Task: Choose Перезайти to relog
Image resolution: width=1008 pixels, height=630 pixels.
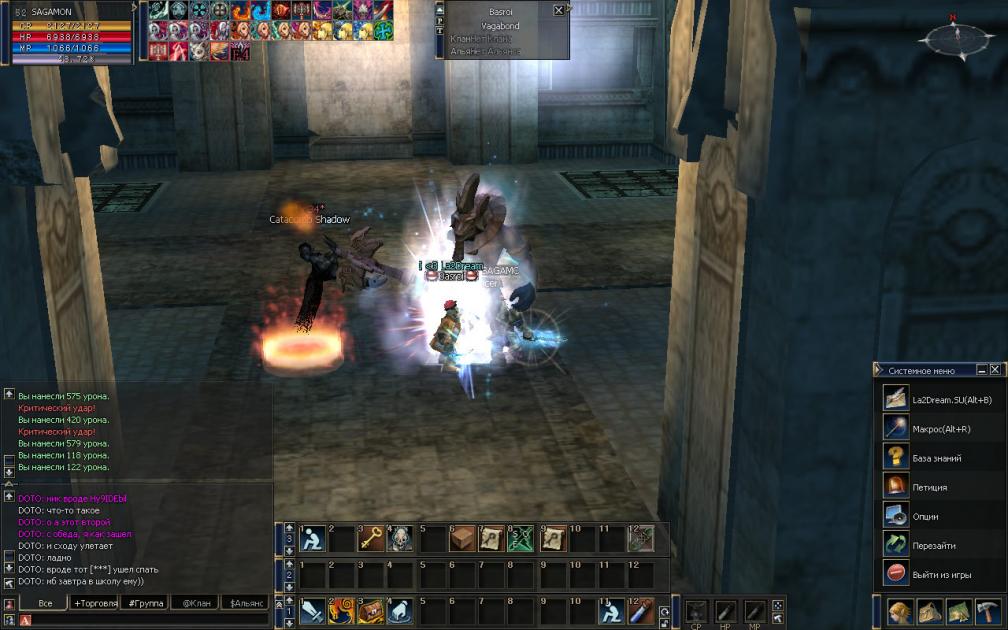Action: point(933,545)
